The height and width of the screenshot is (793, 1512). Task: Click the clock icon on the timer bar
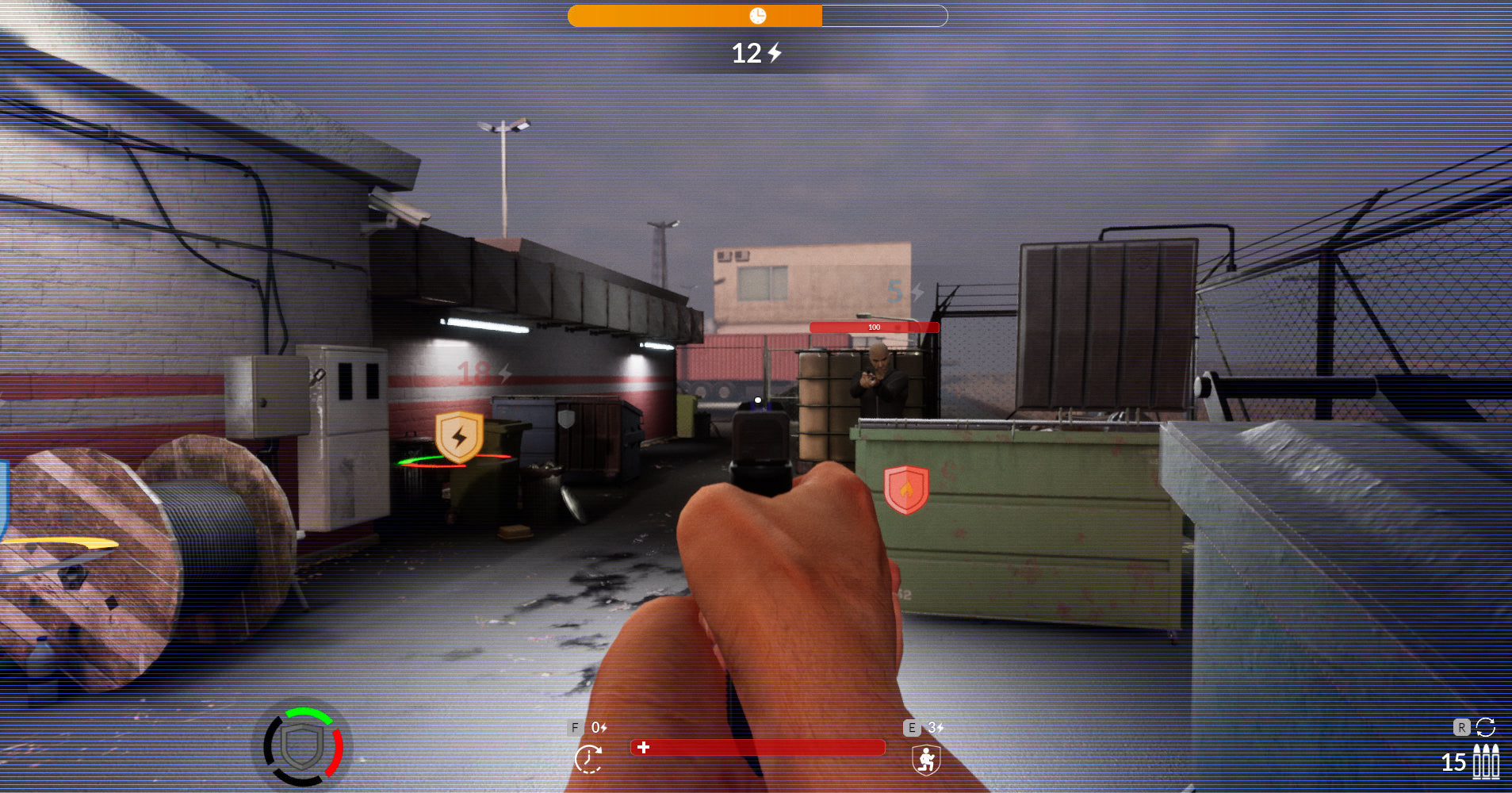(x=760, y=13)
